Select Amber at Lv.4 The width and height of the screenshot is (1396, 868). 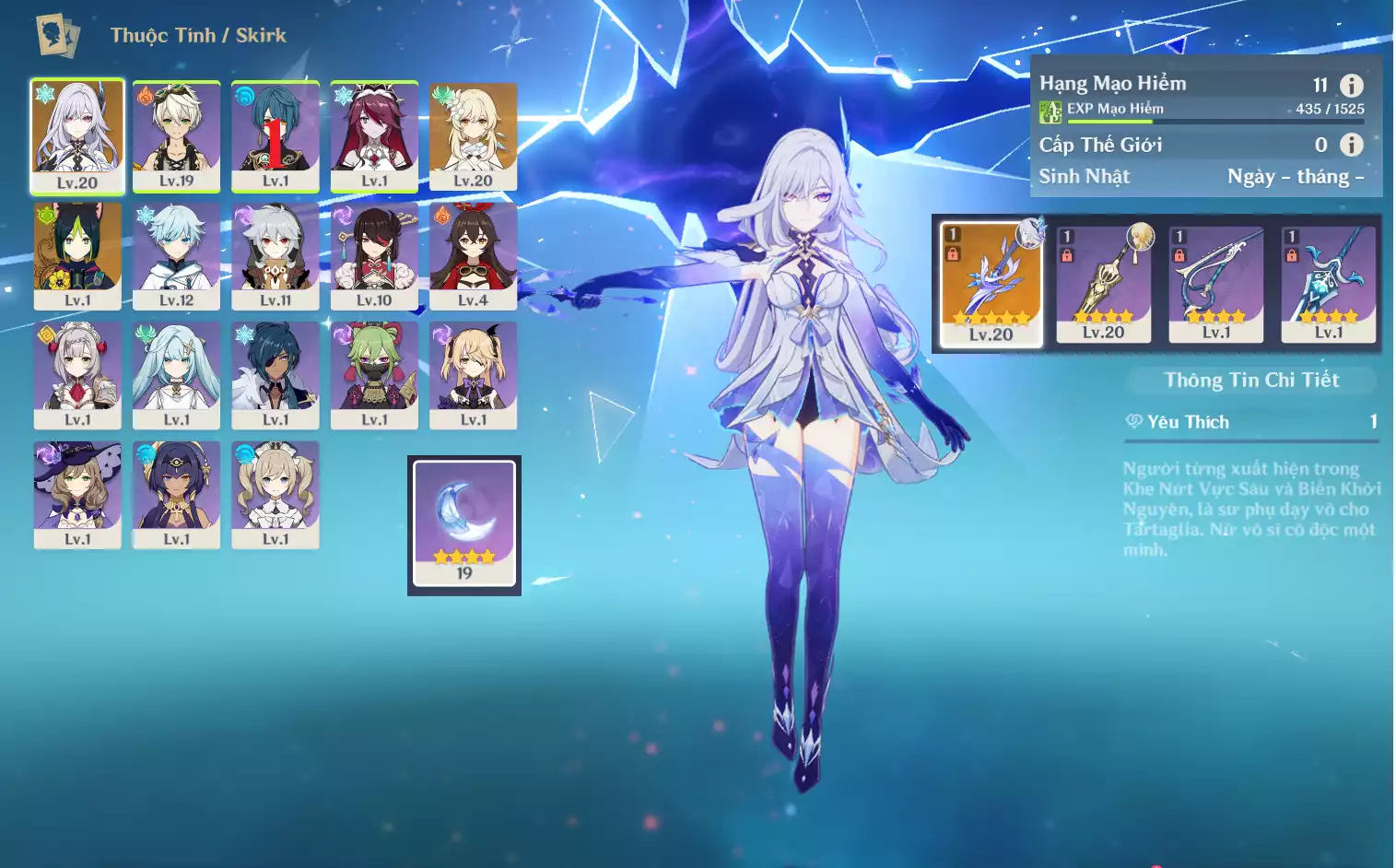[x=473, y=255]
